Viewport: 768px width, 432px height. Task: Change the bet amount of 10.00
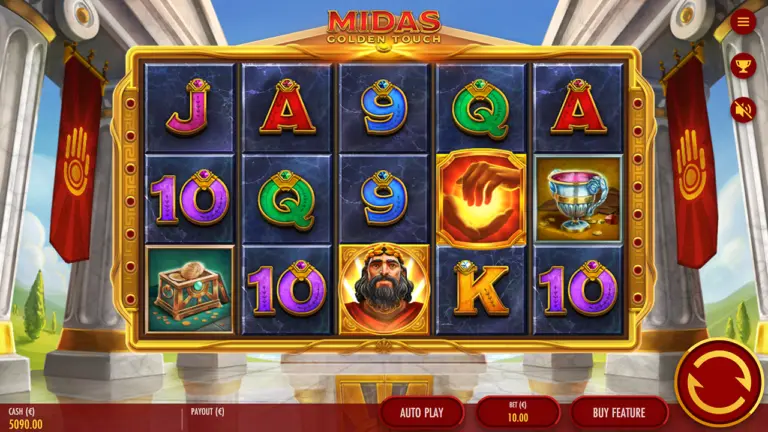517,412
